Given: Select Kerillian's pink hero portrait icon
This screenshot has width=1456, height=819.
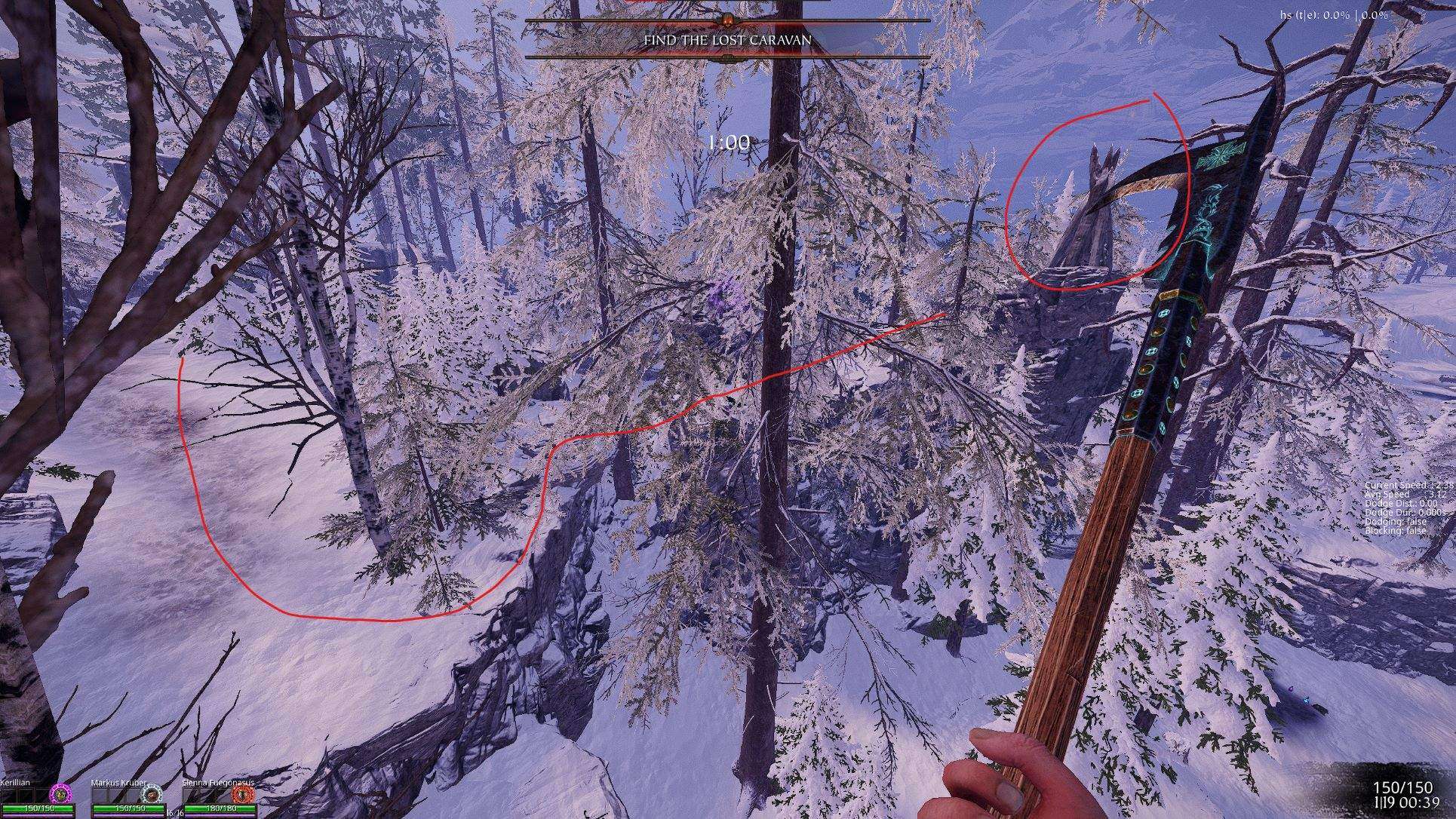Looking at the screenshot, I should tap(60, 793).
